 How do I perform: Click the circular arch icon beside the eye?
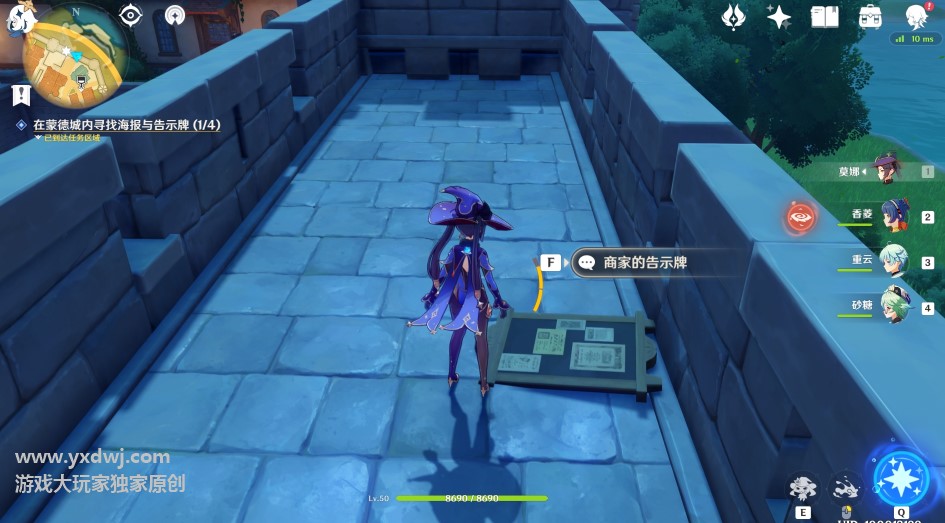pyautogui.click(x=175, y=15)
